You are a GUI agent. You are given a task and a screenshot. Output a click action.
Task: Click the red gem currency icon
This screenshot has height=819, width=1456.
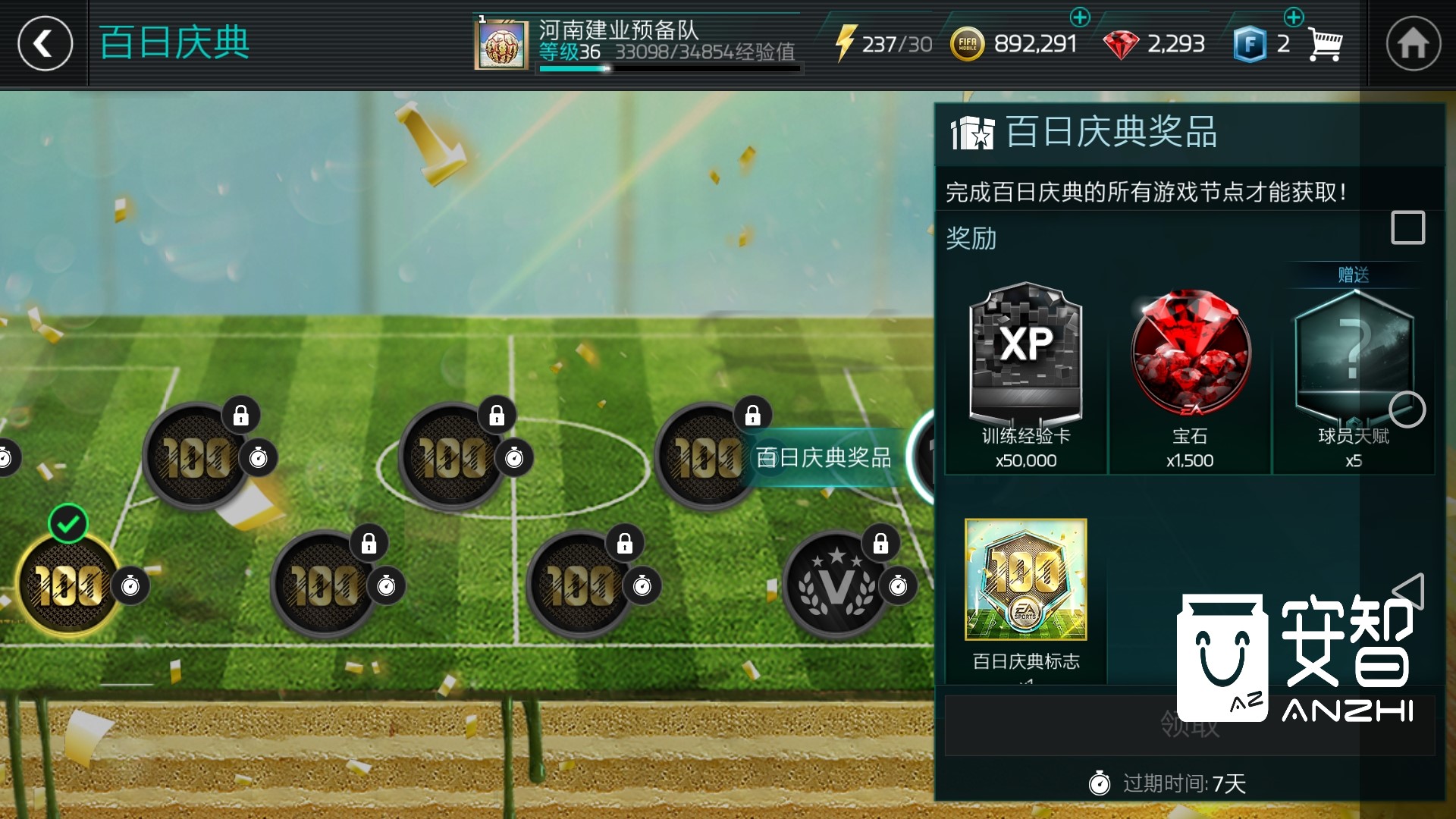pyautogui.click(x=1121, y=43)
